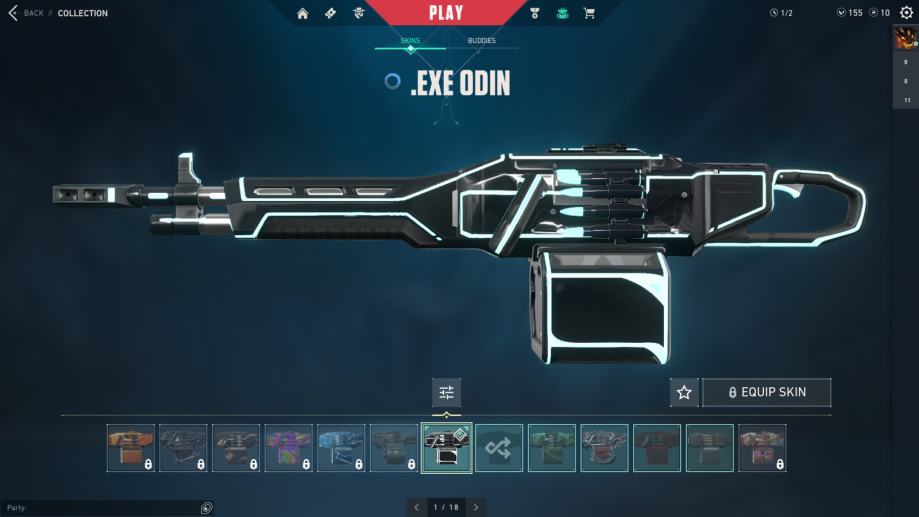Open the skin filter sliders button
Image resolution: width=919 pixels, height=517 pixels.
point(446,392)
